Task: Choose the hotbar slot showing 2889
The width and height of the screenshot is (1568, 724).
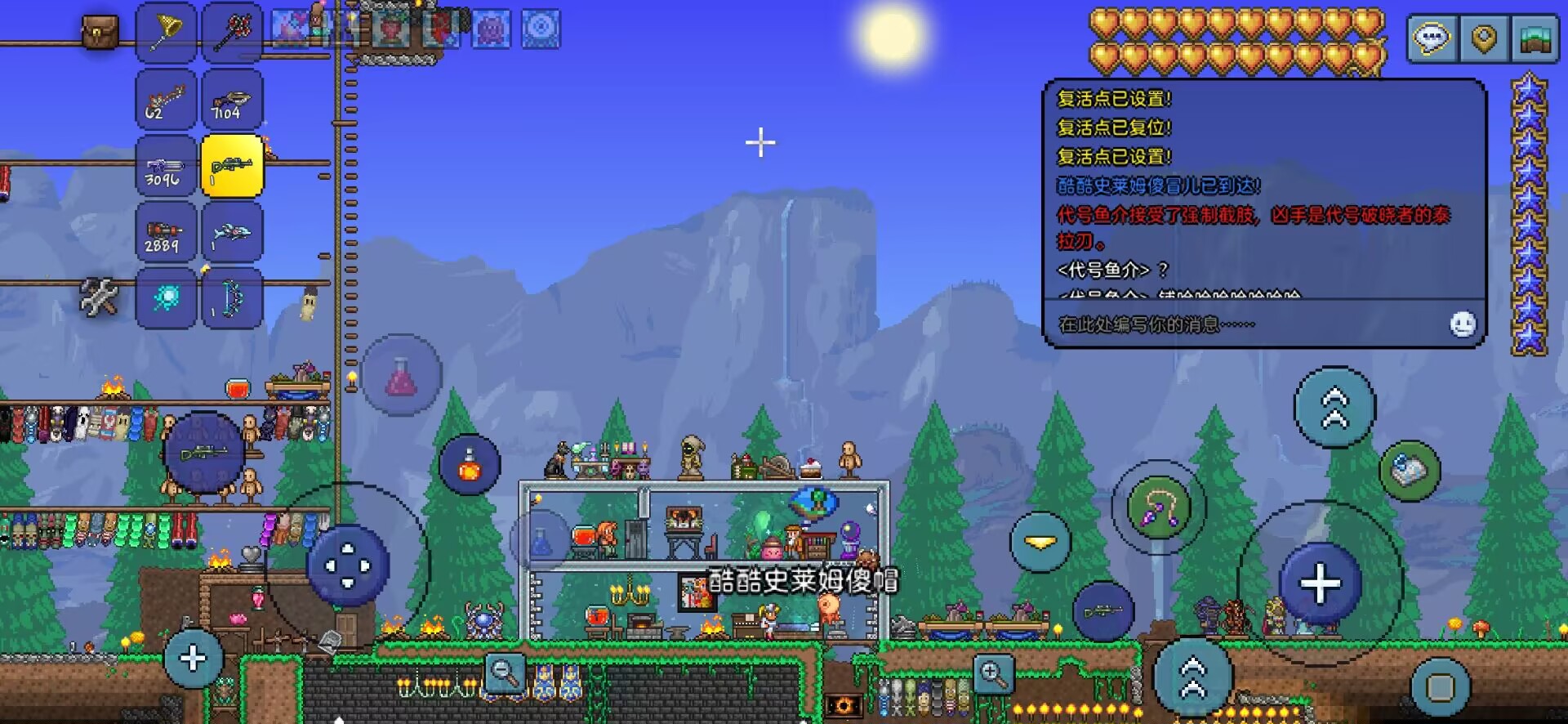Action: point(166,233)
